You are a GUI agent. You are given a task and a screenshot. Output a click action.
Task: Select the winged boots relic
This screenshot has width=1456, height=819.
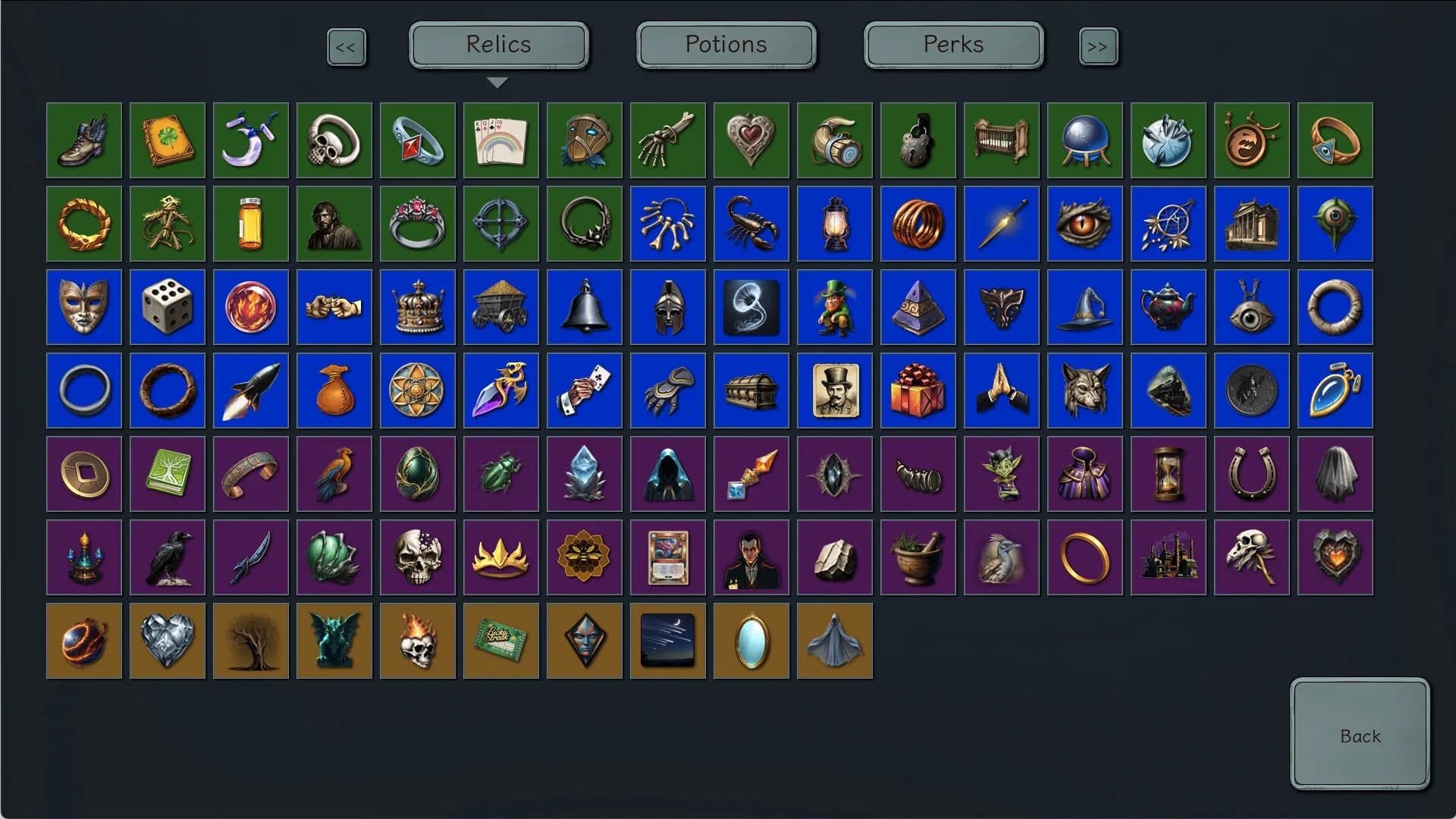(x=83, y=140)
